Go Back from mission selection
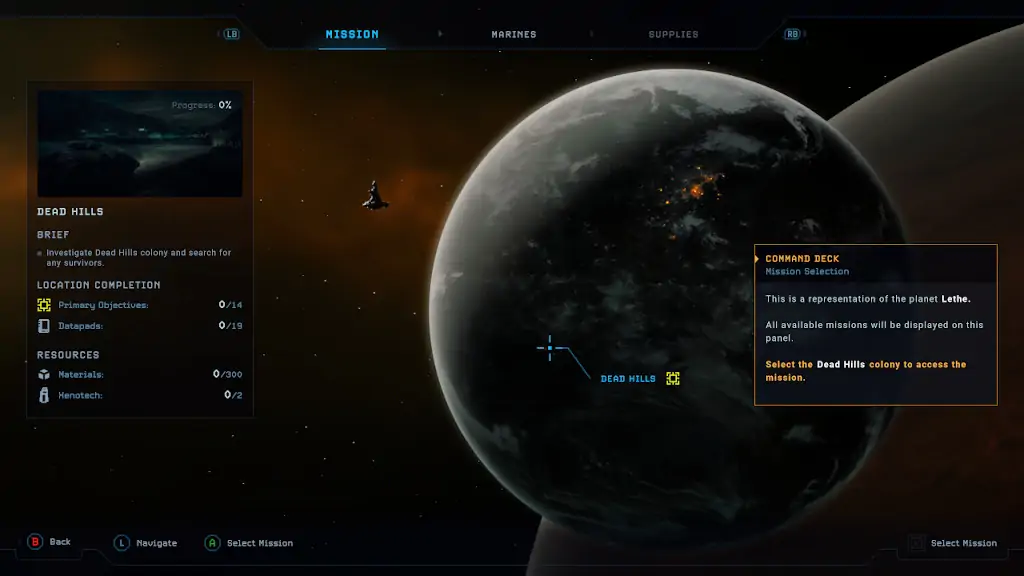The height and width of the screenshot is (576, 1024). [49, 542]
